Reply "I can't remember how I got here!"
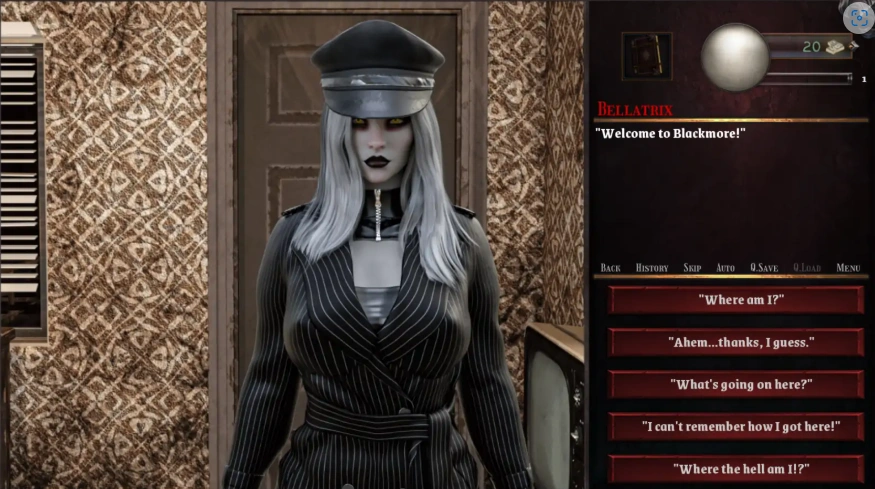Screen dimensions: 875x489 (x=736, y=427)
